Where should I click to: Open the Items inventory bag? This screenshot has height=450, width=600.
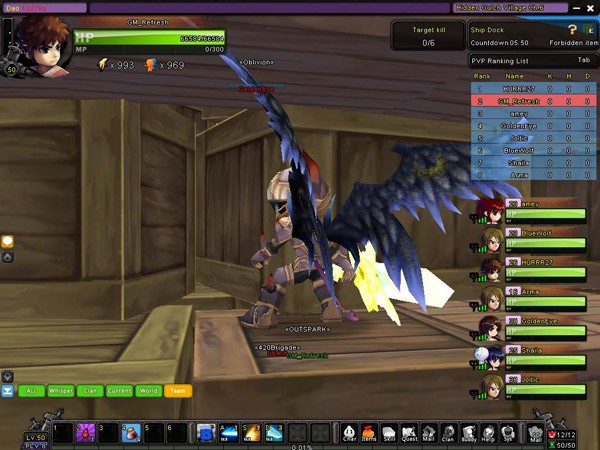click(x=368, y=432)
